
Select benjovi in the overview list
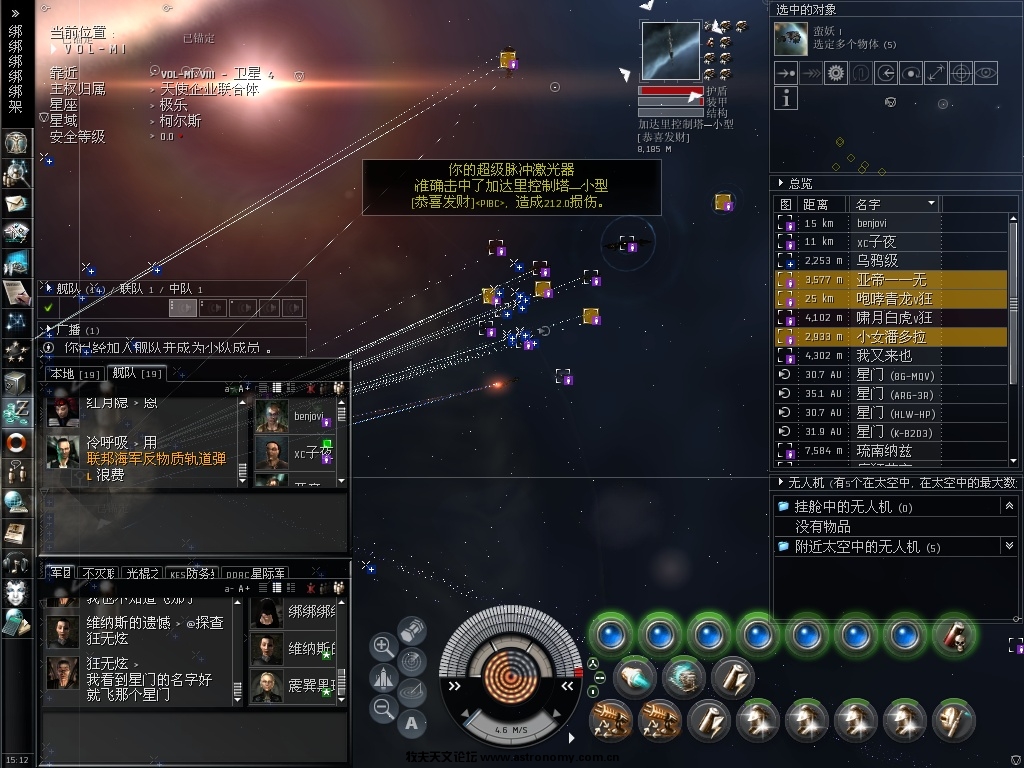(x=871, y=223)
